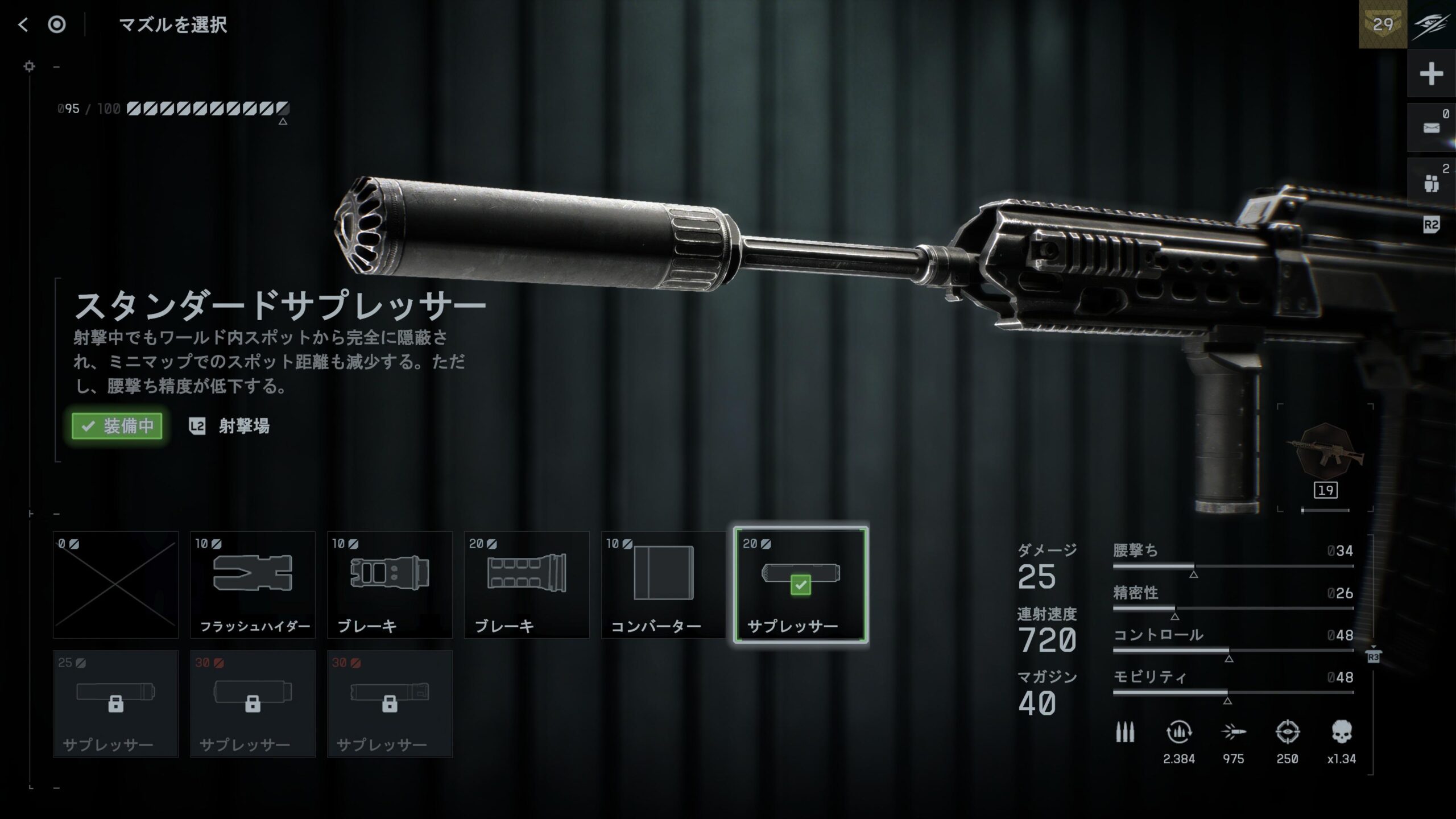Choose the コンバーター muzzle attachment
Viewport: 1456px width, 819px height.
coord(663,585)
